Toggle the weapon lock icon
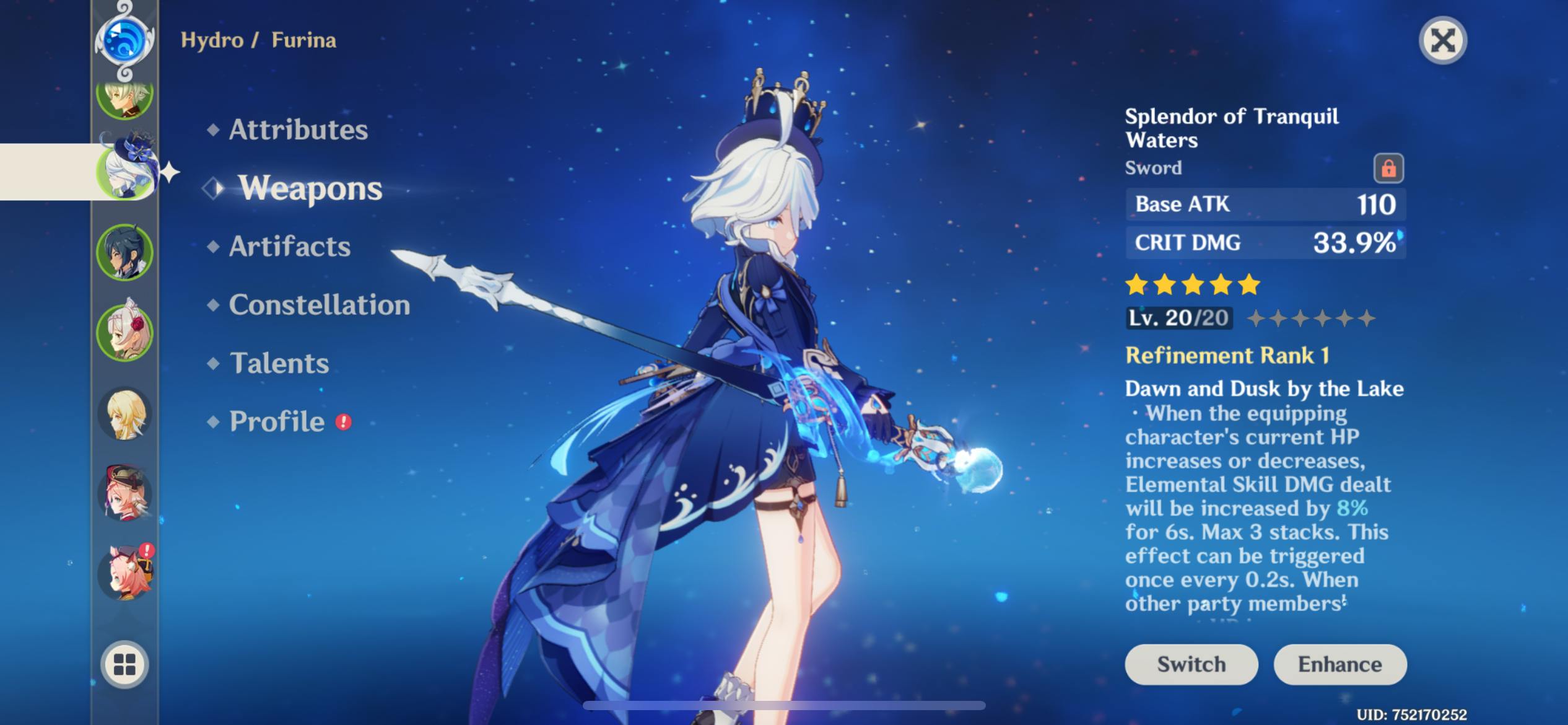Viewport: 1568px width, 725px height. pyautogui.click(x=1388, y=168)
